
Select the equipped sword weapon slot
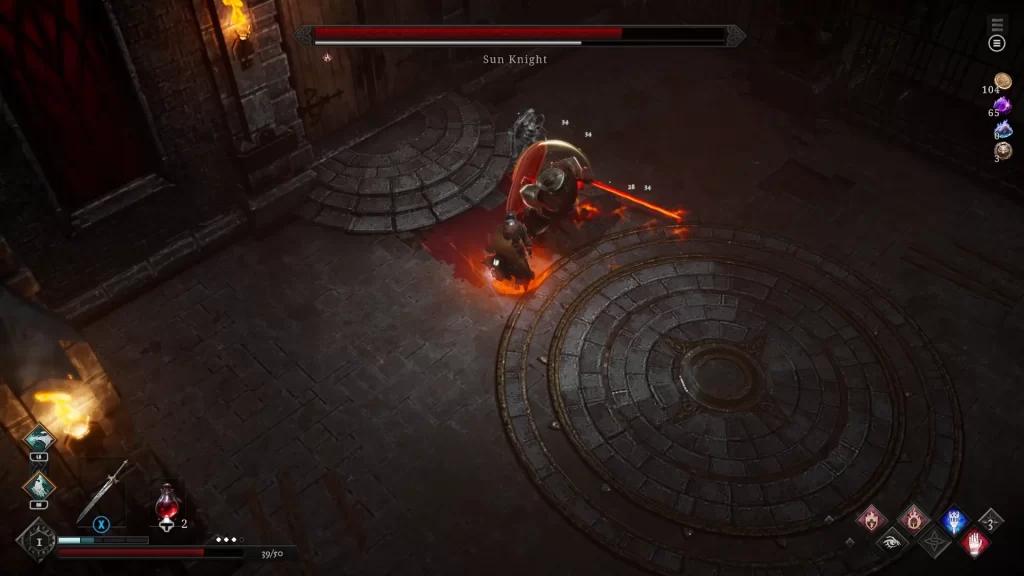click(x=103, y=492)
